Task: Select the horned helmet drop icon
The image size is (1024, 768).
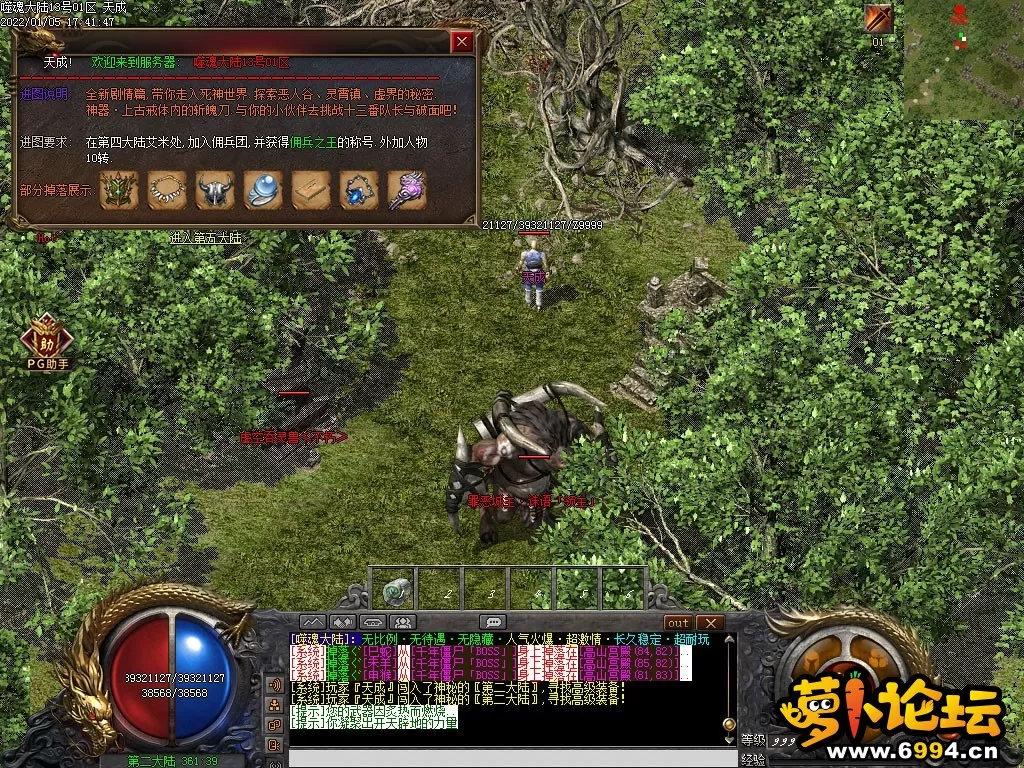Action: (215, 190)
